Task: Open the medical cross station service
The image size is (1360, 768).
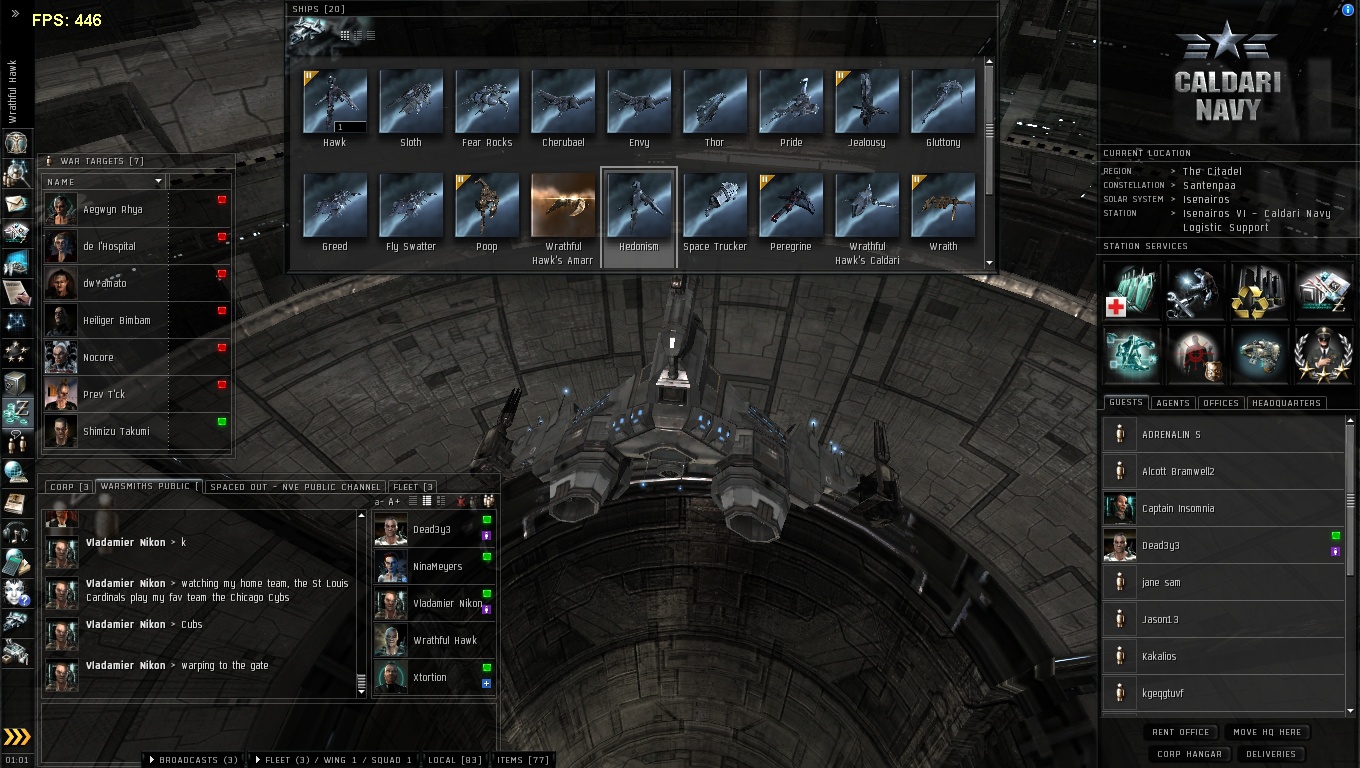Action: [1132, 291]
